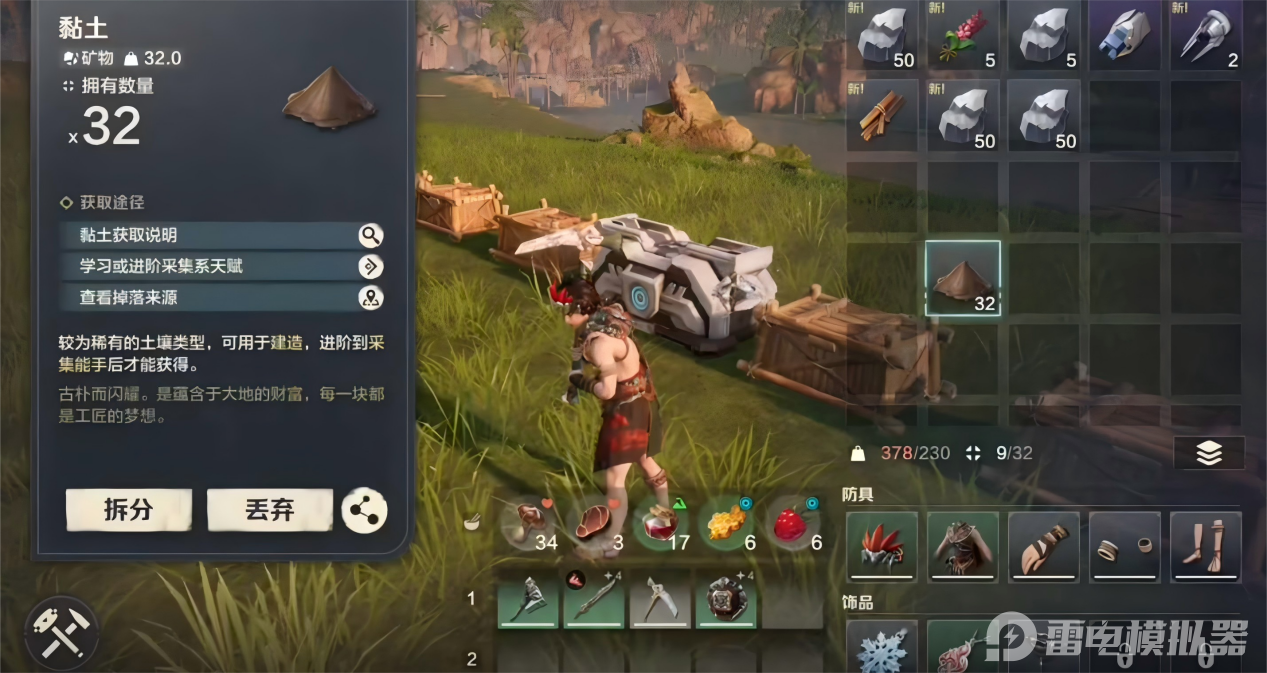Select the red flower herb slot
This screenshot has width=1267, height=673.
point(963,36)
